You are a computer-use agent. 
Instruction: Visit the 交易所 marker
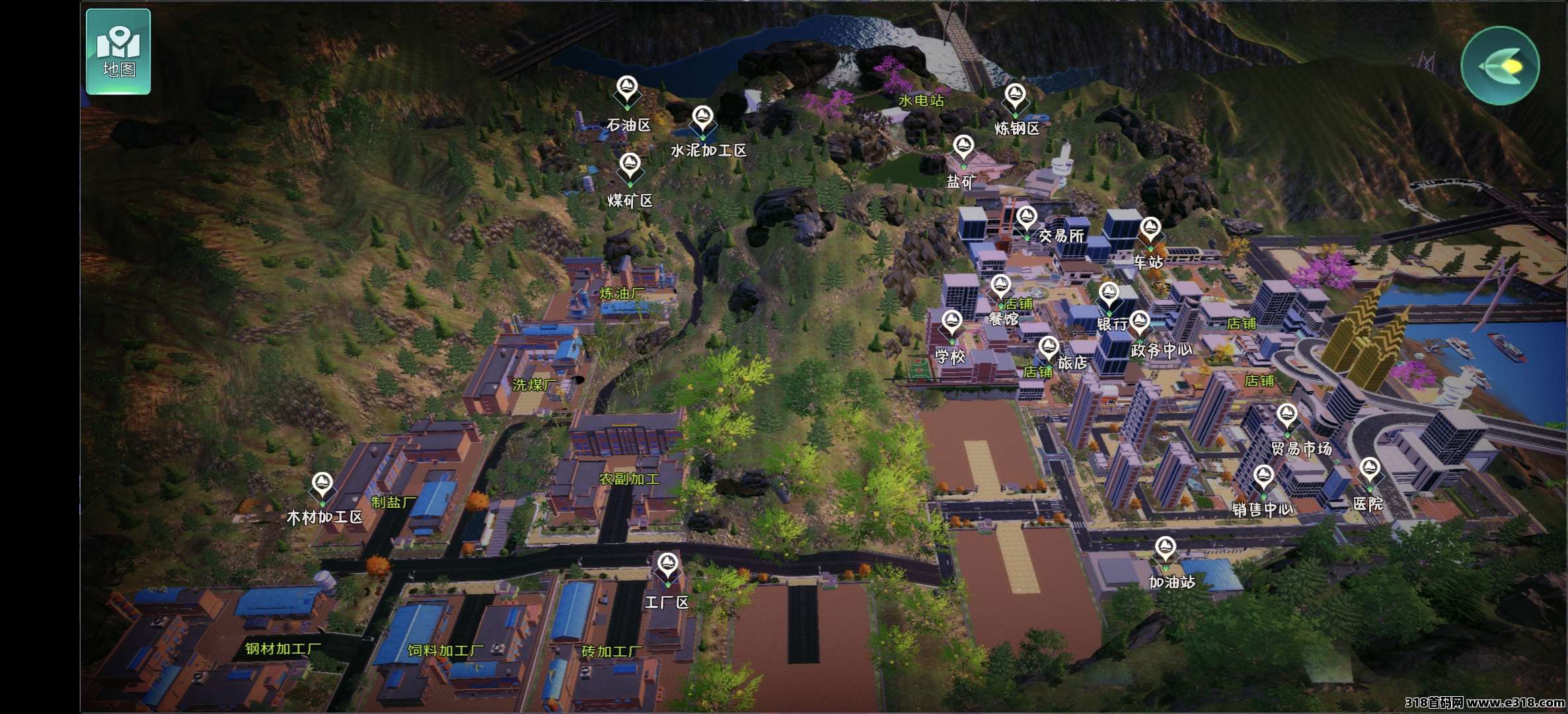[x=1026, y=220]
